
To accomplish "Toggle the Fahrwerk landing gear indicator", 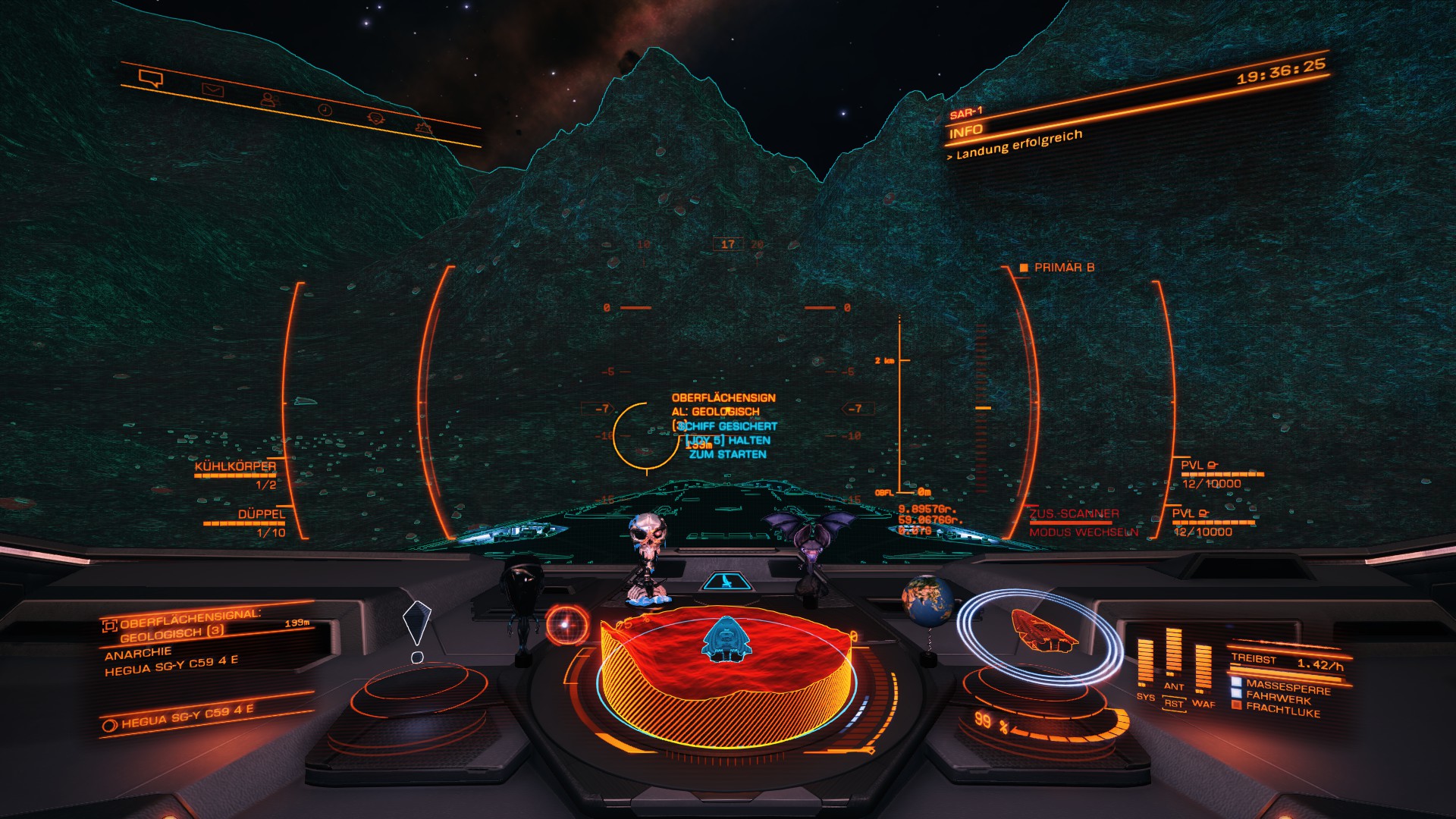I will coord(1278,696).
